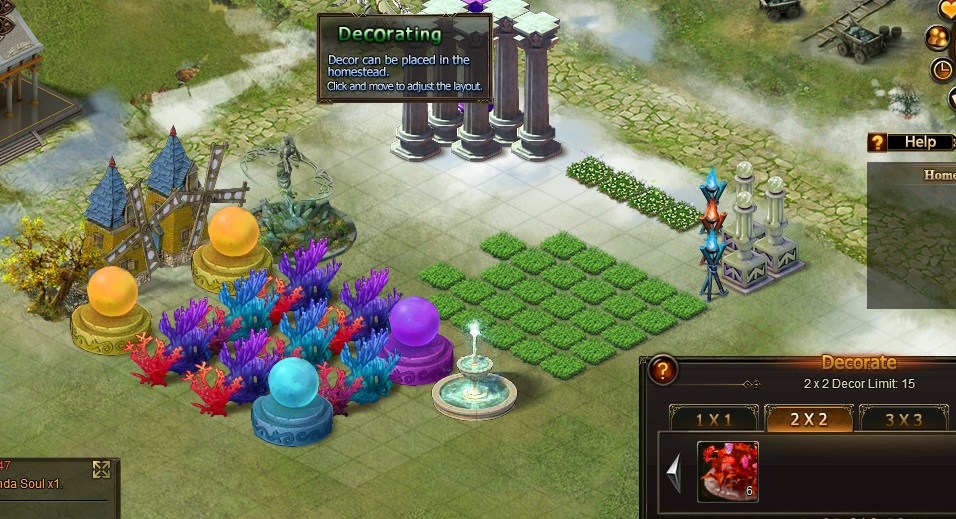The width and height of the screenshot is (956, 519).
Task: Click the heart icon
Action: coord(948,9)
